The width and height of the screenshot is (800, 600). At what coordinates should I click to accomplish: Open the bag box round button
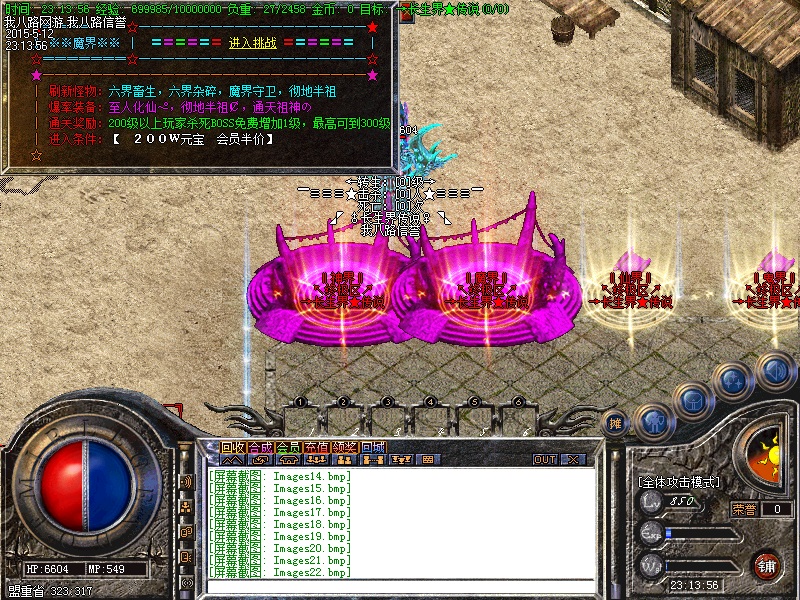tap(692, 402)
